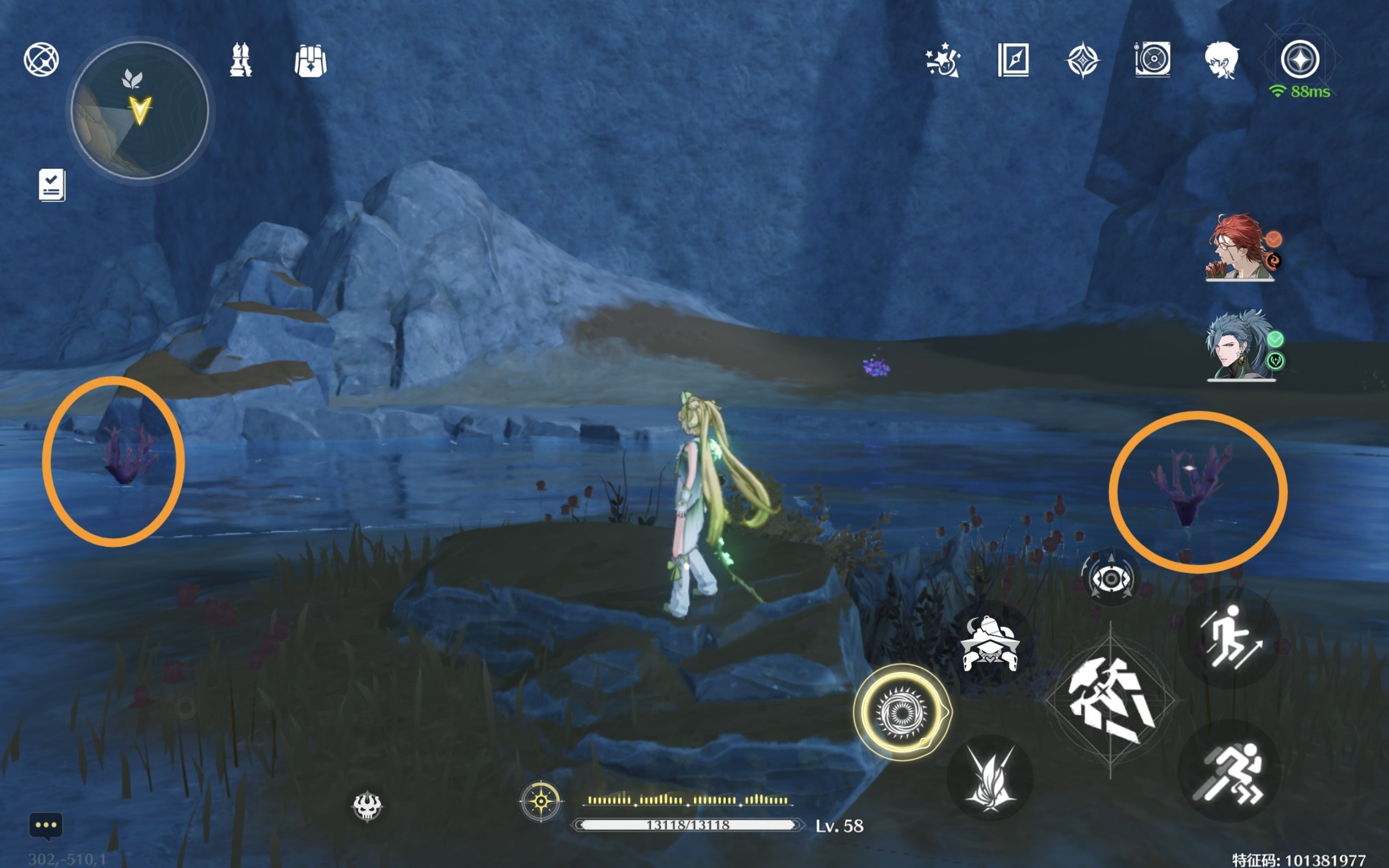Activate the golden glowing ring skill
Screen dimensions: 1389x868
click(901, 712)
